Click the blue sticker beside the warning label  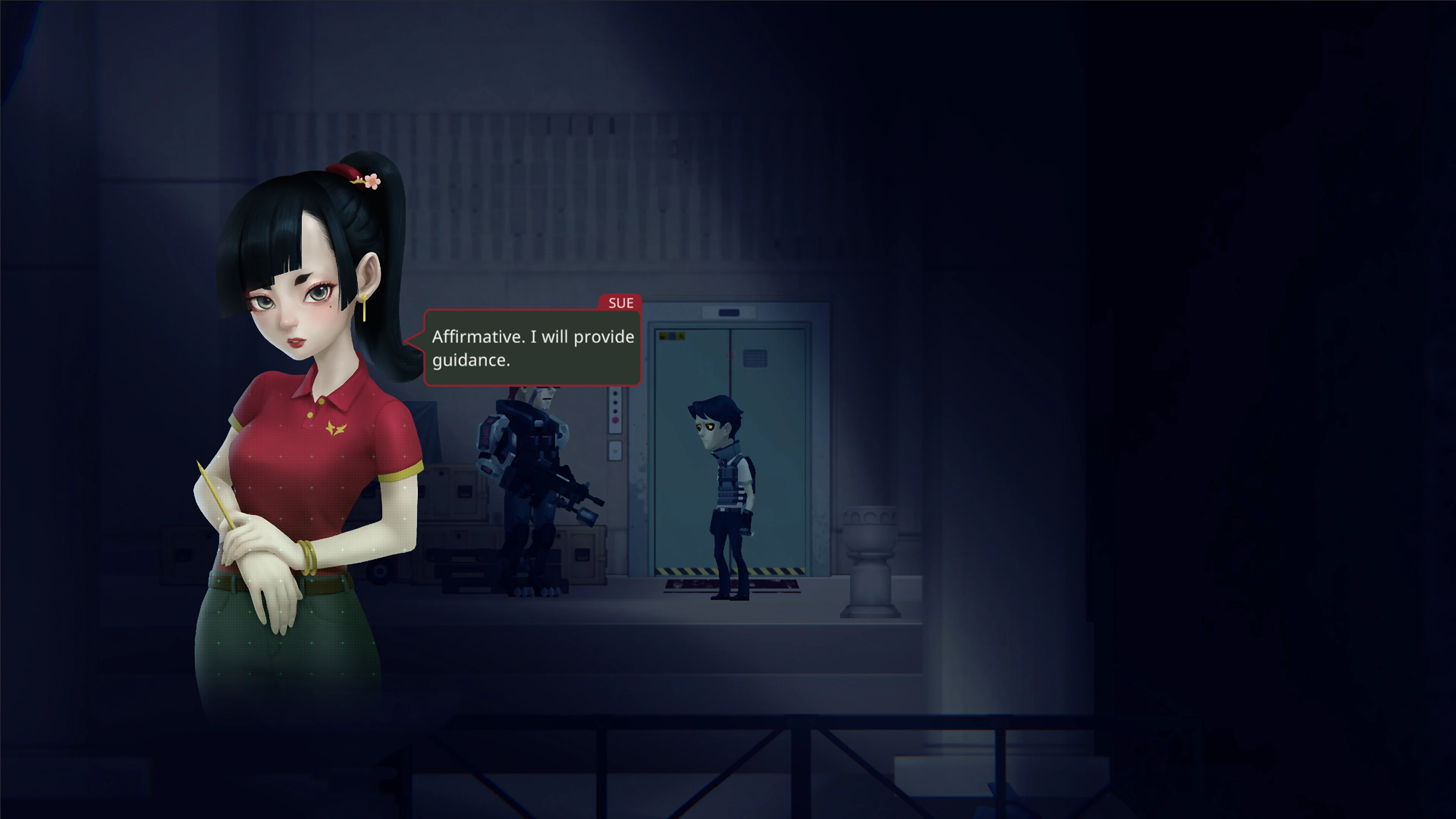point(672,337)
